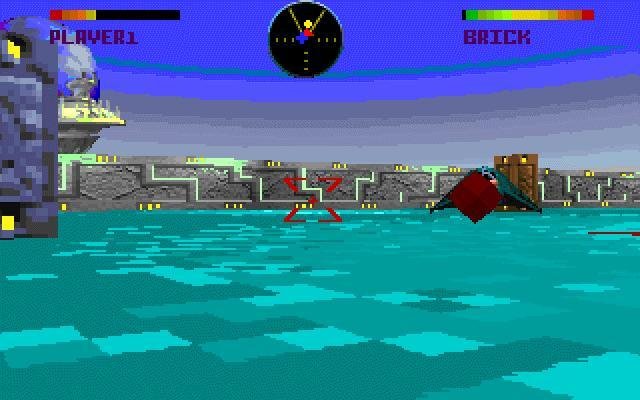The width and height of the screenshot is (640, 400).
Task: Click the circular radar scope
Action: [305, 38]
